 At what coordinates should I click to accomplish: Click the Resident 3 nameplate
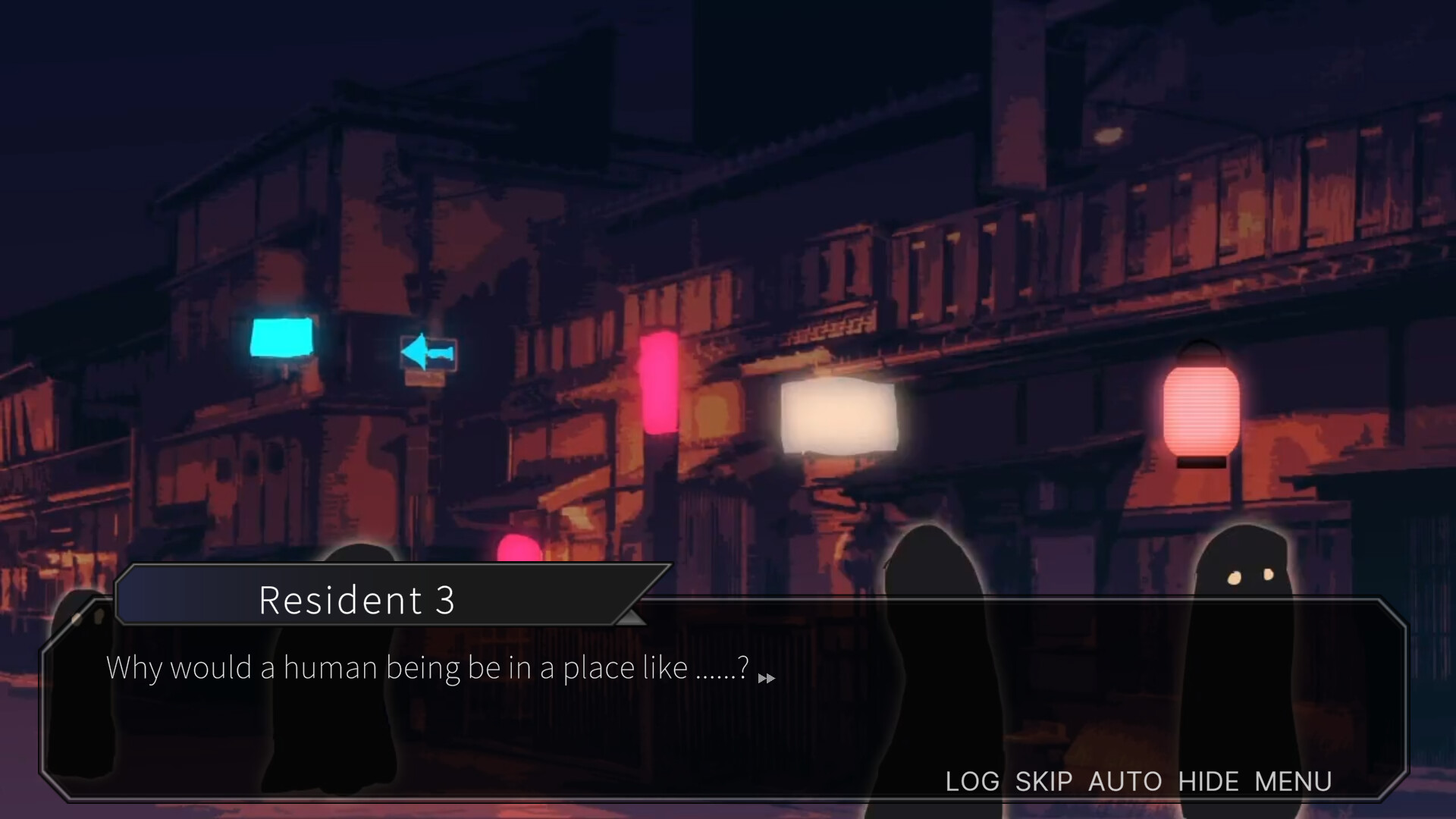point(359,600)
